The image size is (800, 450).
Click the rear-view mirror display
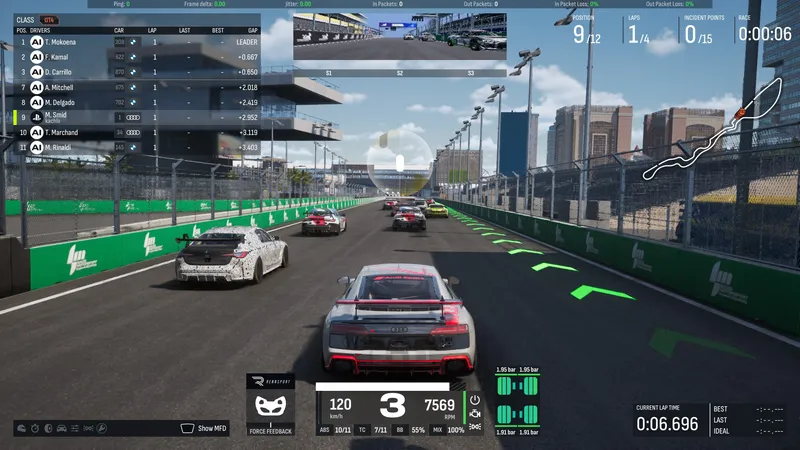pyautogui.click(x=400, y=40)
